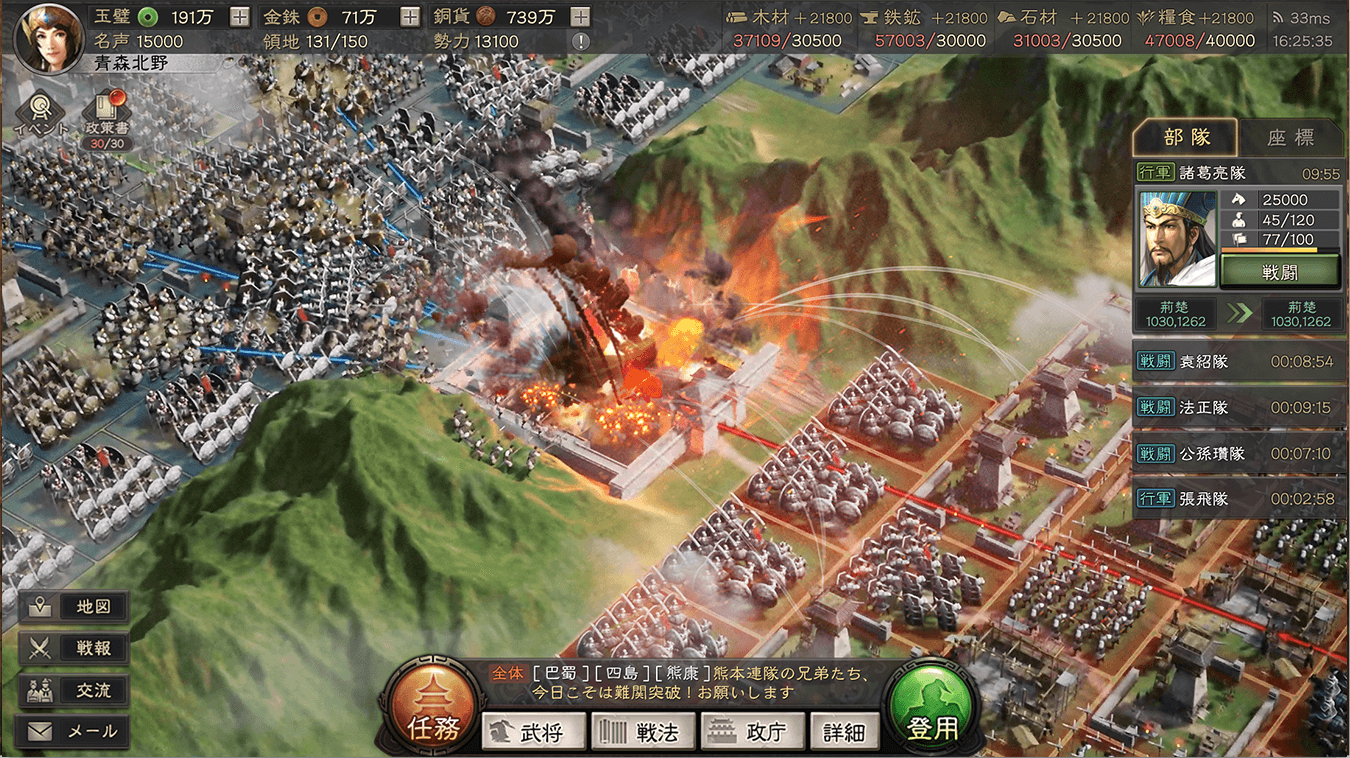Click the 戦闘 button for 諸葛亮隊
Screen dimensions: 1350x758
point(1279,270)
